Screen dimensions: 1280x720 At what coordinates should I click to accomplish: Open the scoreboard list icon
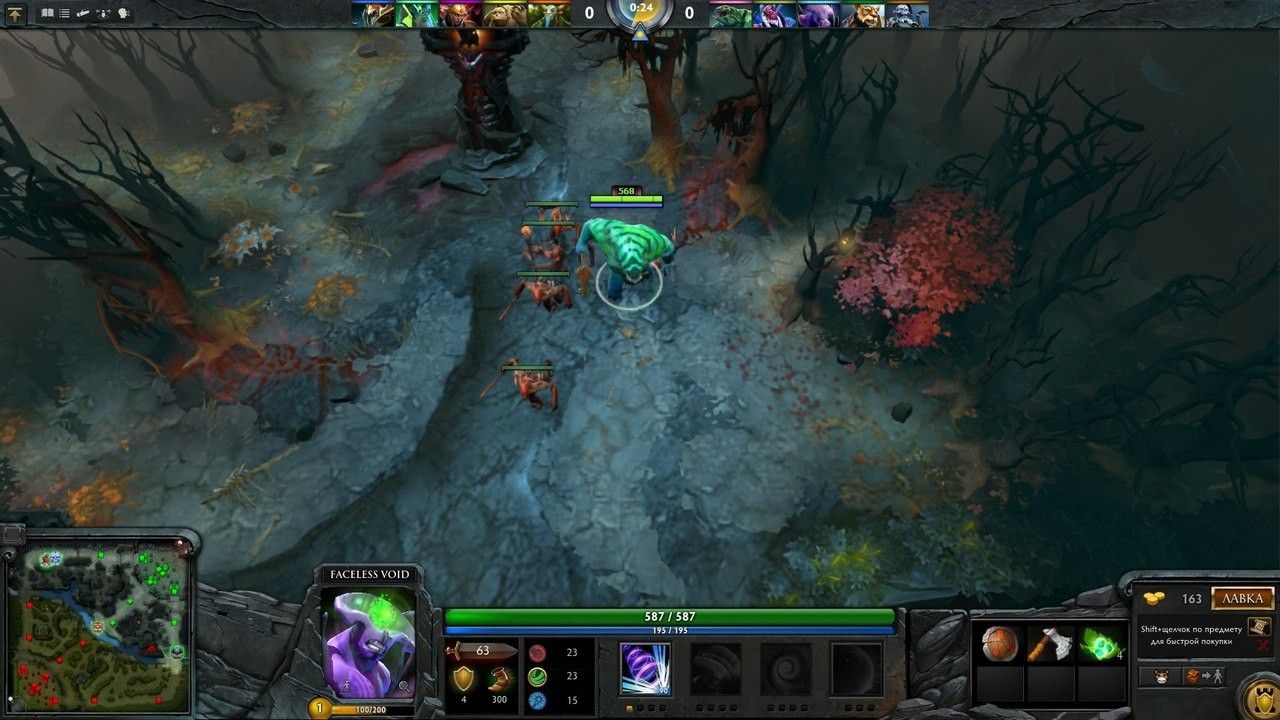pos(65,14)
